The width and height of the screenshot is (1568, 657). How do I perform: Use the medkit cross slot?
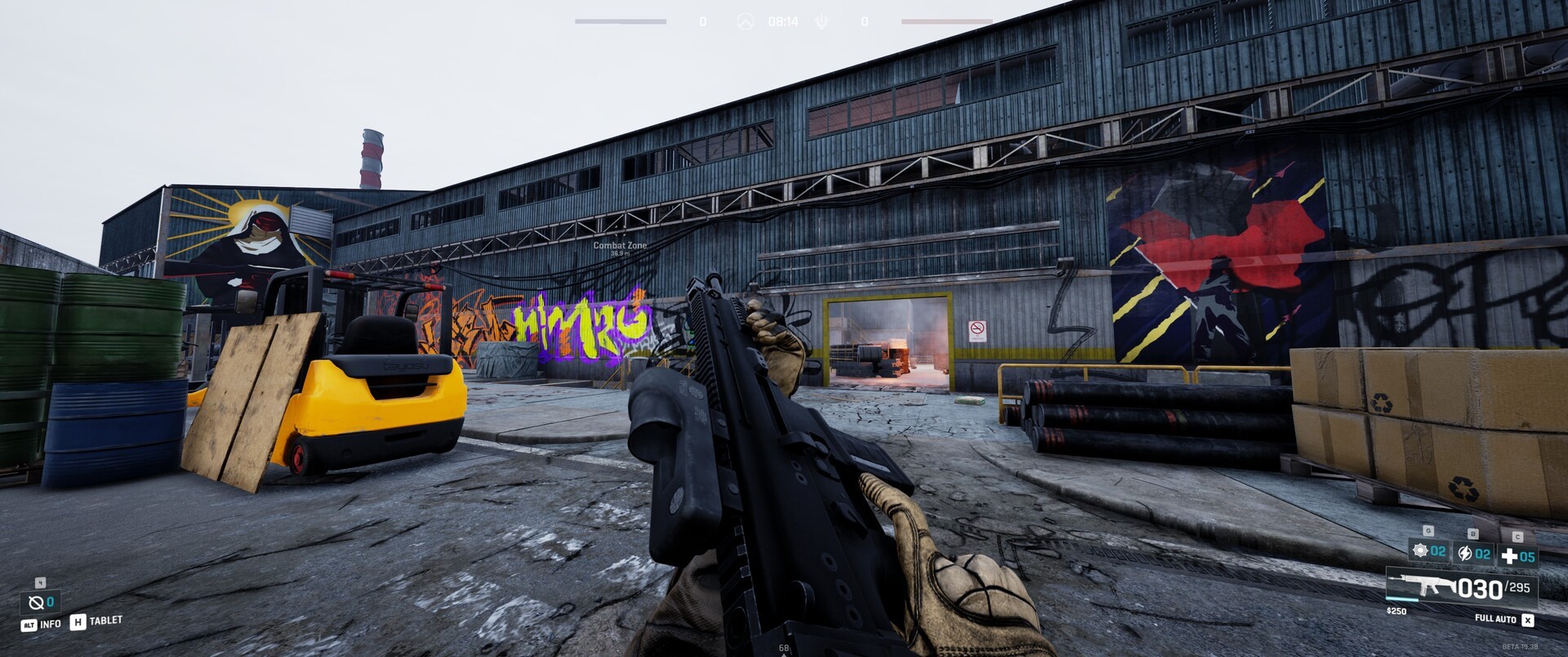[1517, 556]
